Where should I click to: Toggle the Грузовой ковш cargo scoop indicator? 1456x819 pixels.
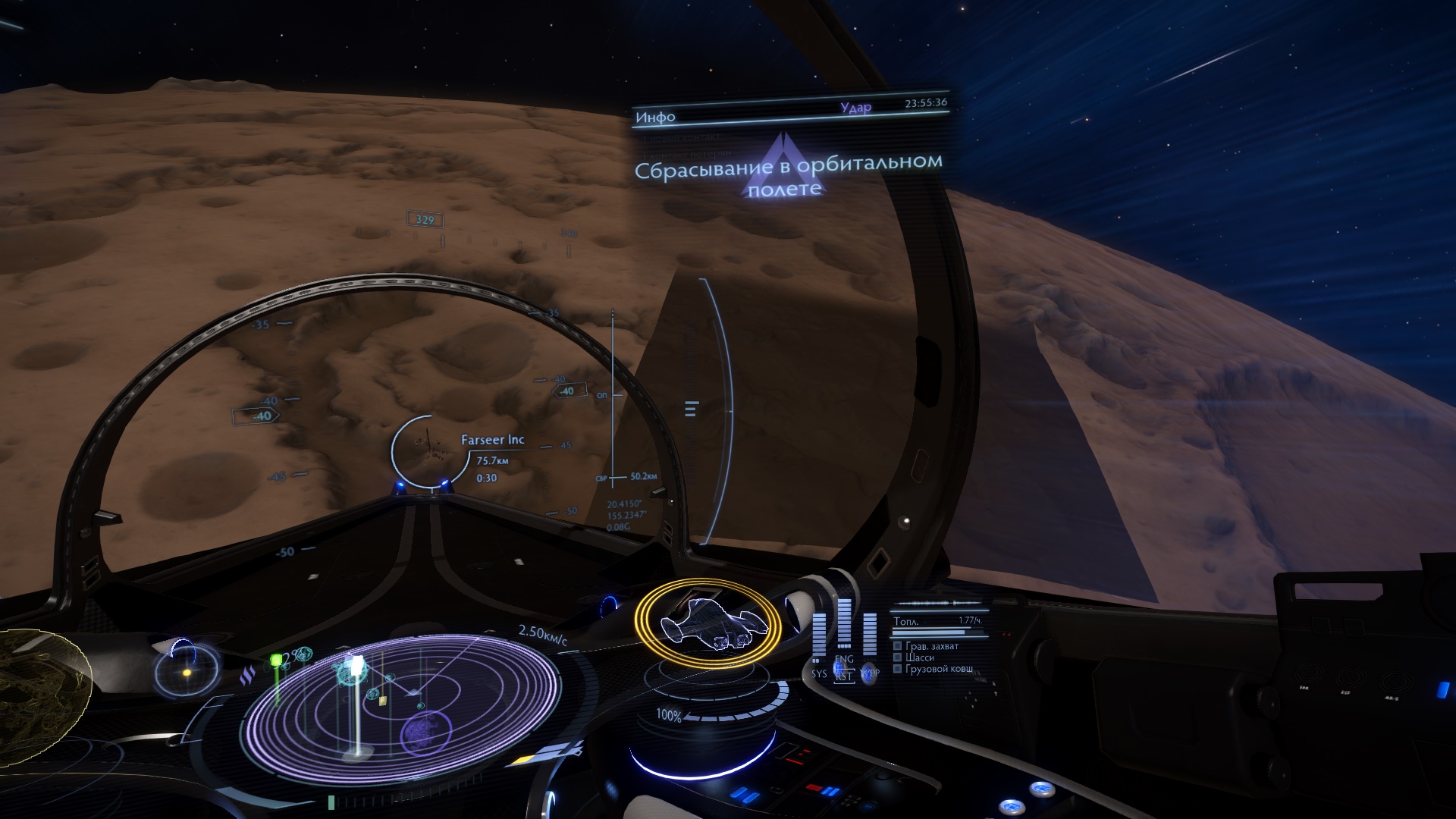(x=897, y=669)
